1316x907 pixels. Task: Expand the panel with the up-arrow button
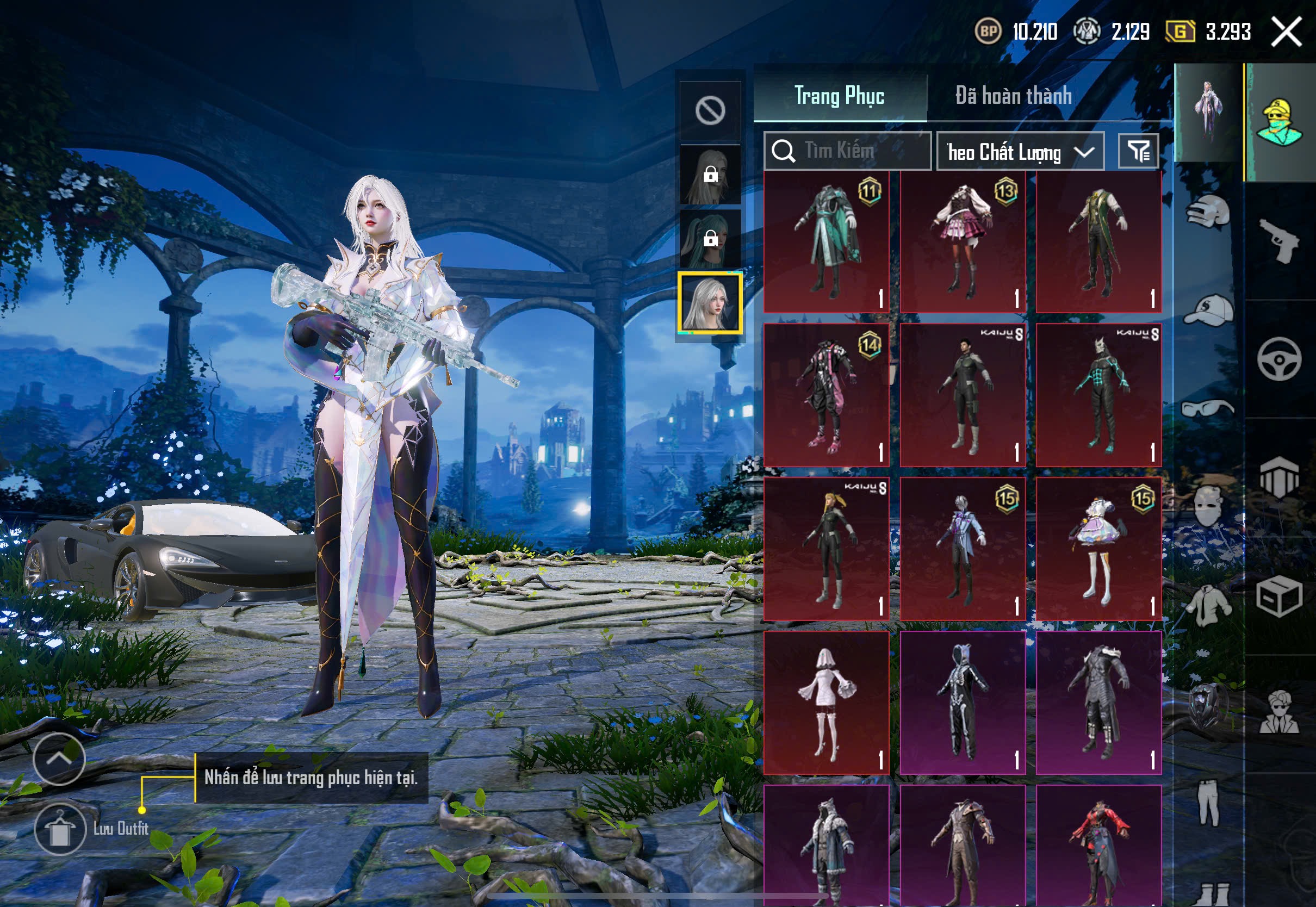59,759
